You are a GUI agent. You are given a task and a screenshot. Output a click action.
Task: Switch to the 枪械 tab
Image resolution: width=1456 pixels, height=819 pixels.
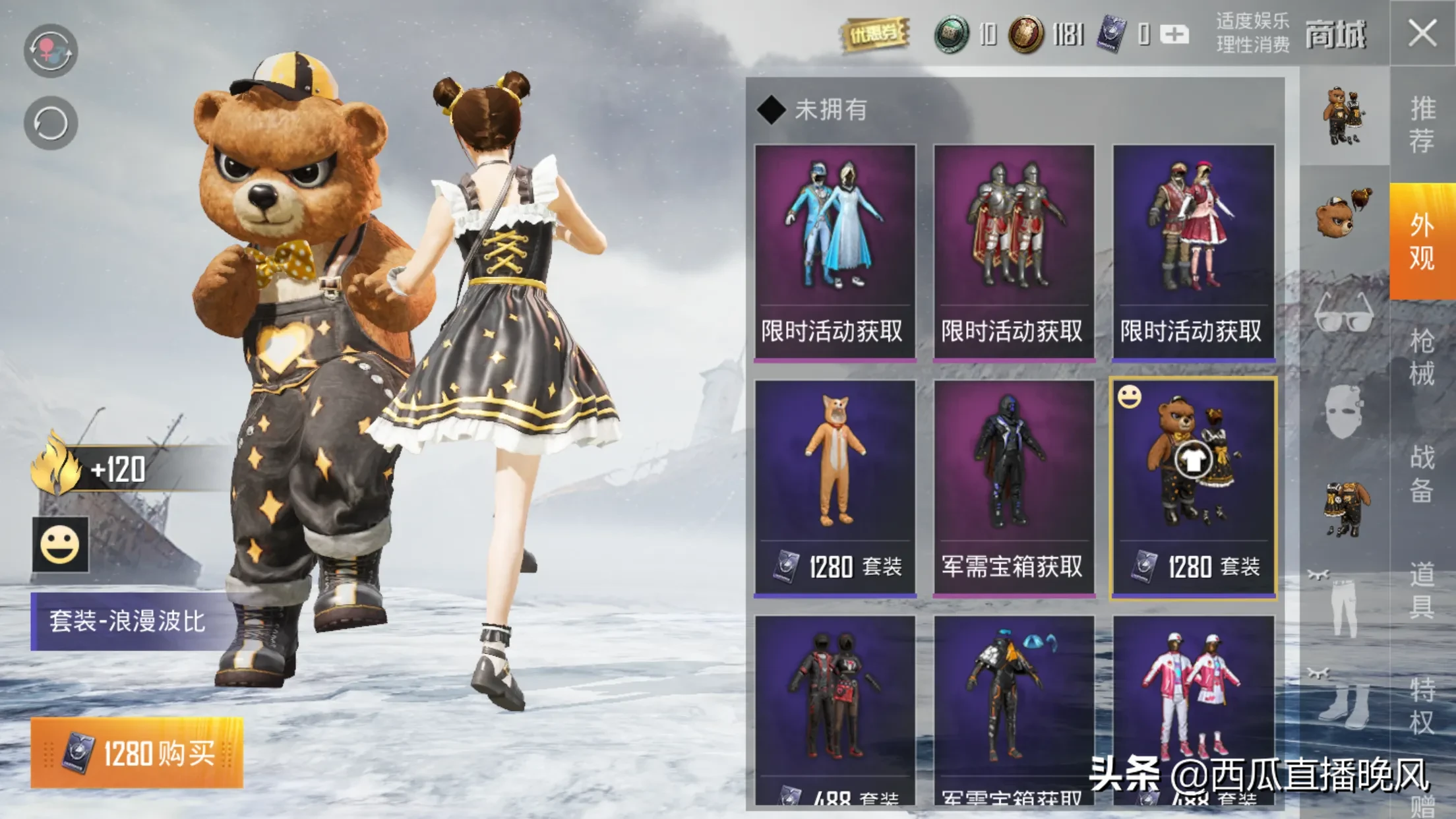click(x=1422, y=357)
